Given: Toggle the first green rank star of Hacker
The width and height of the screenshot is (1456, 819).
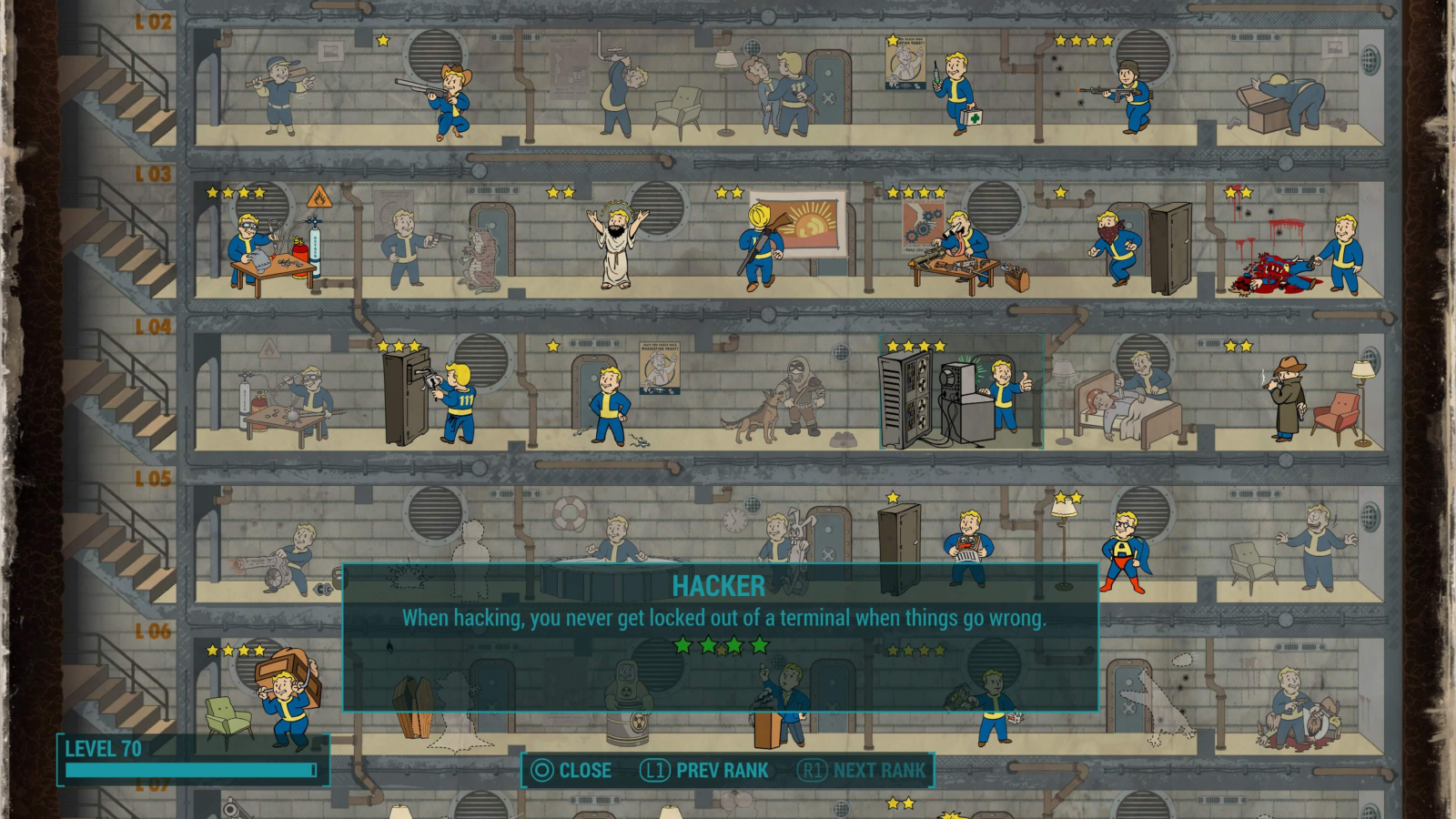Looking at the screenshot, I should (684, 645).
